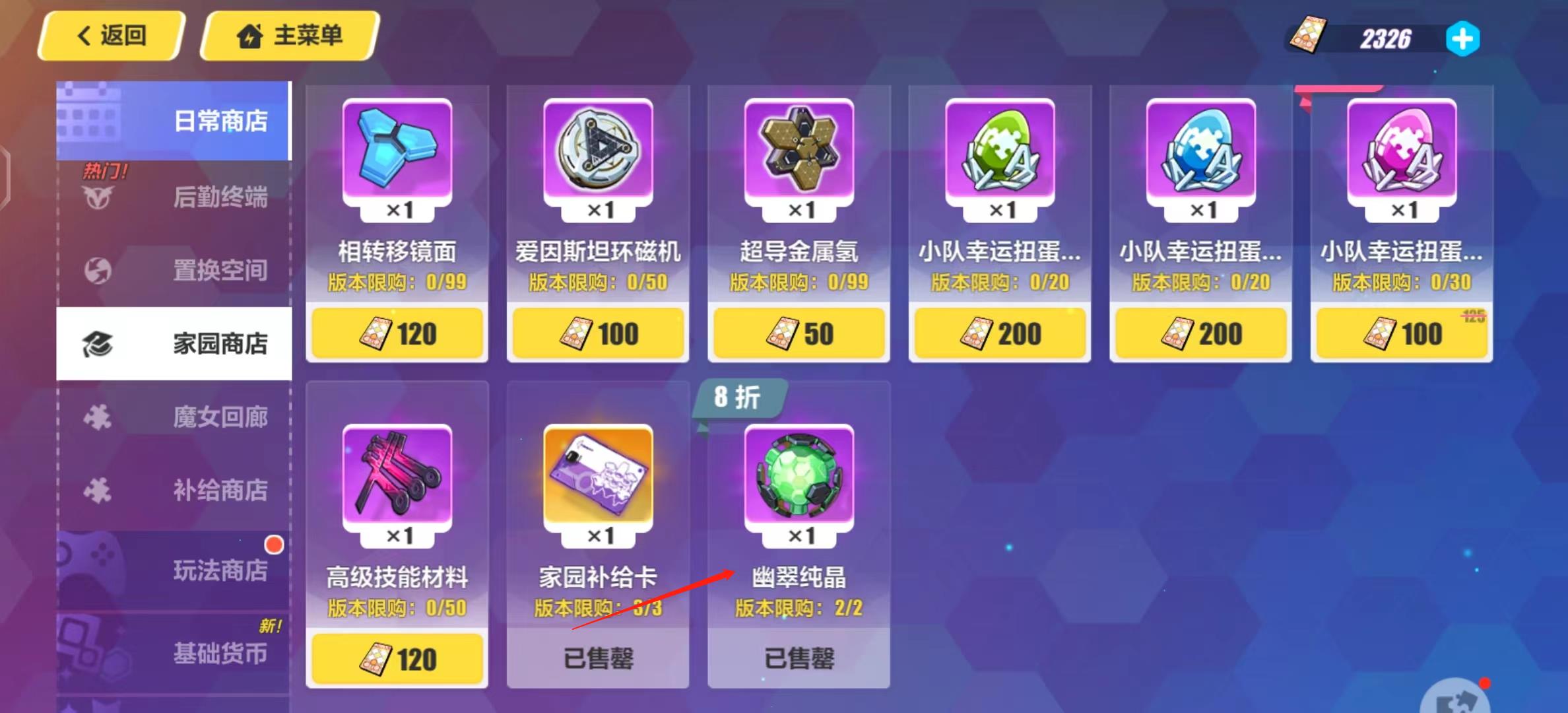Purchase 超导金属氢 with the 50 price button
Image resolution: width=1568 pixels, height=713 pixels.
click(x=798, y=333)
